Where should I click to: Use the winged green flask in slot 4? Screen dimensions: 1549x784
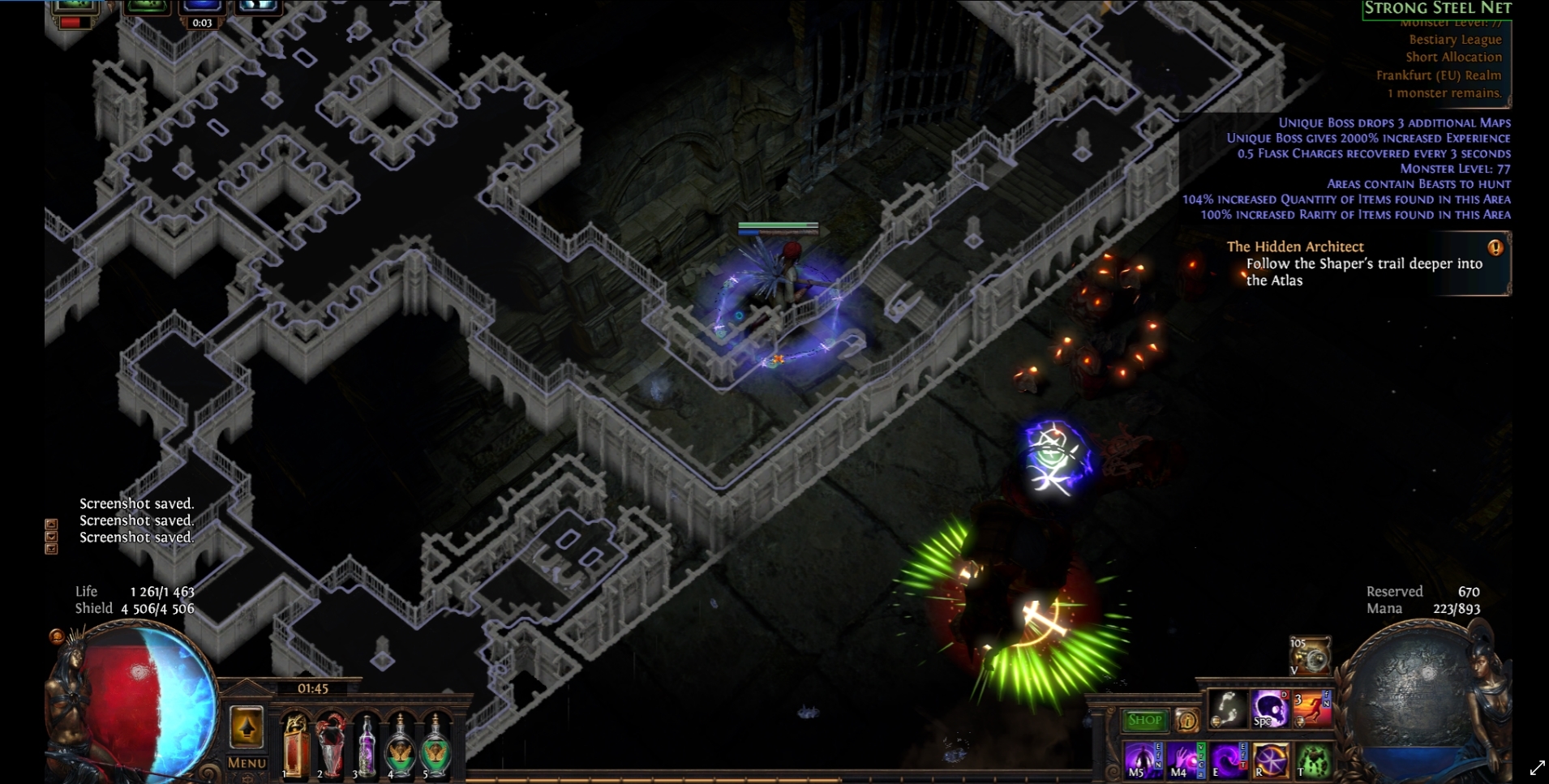click(400, 744)
